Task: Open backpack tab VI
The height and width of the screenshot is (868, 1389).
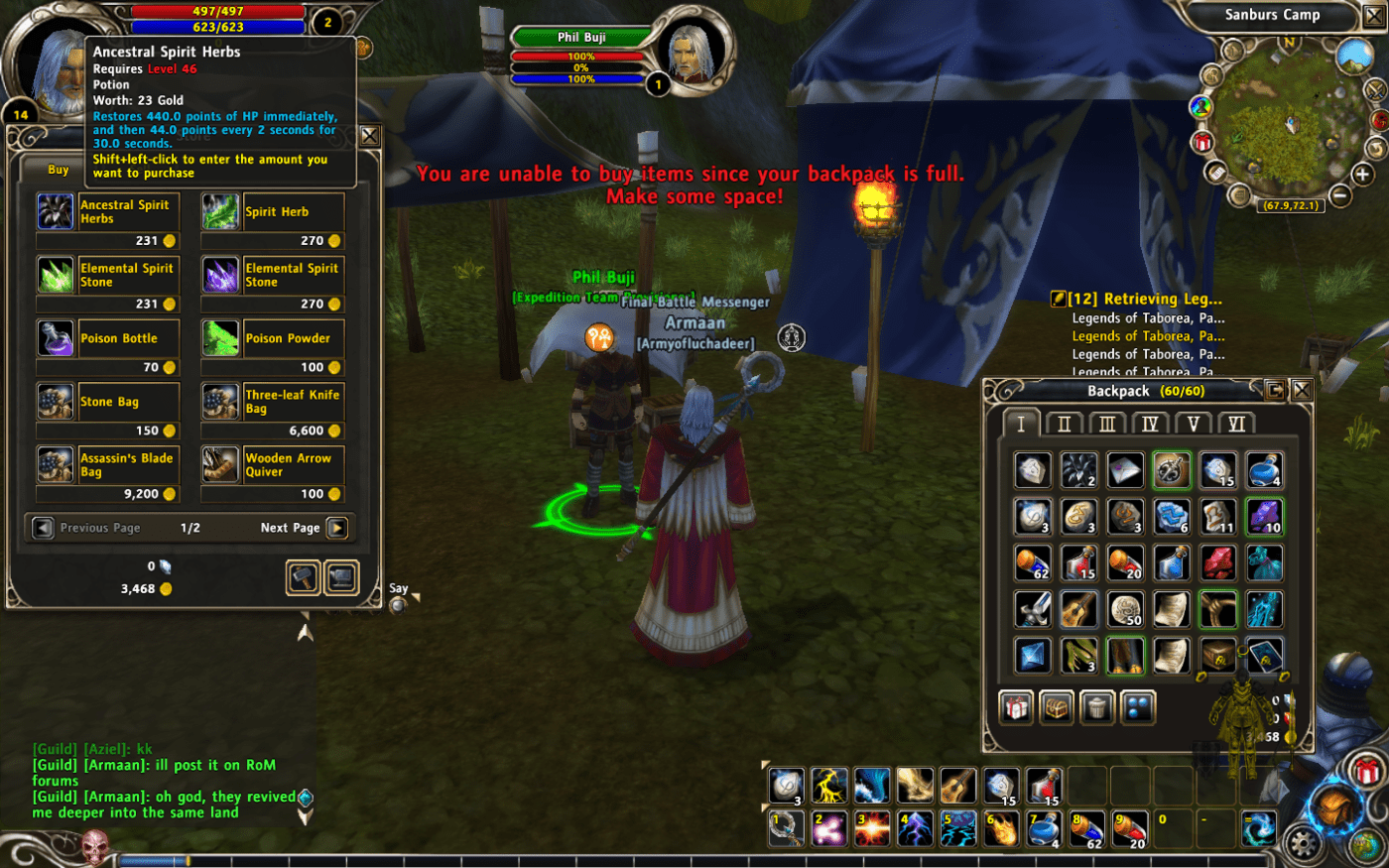Action: coord(1236,424)
